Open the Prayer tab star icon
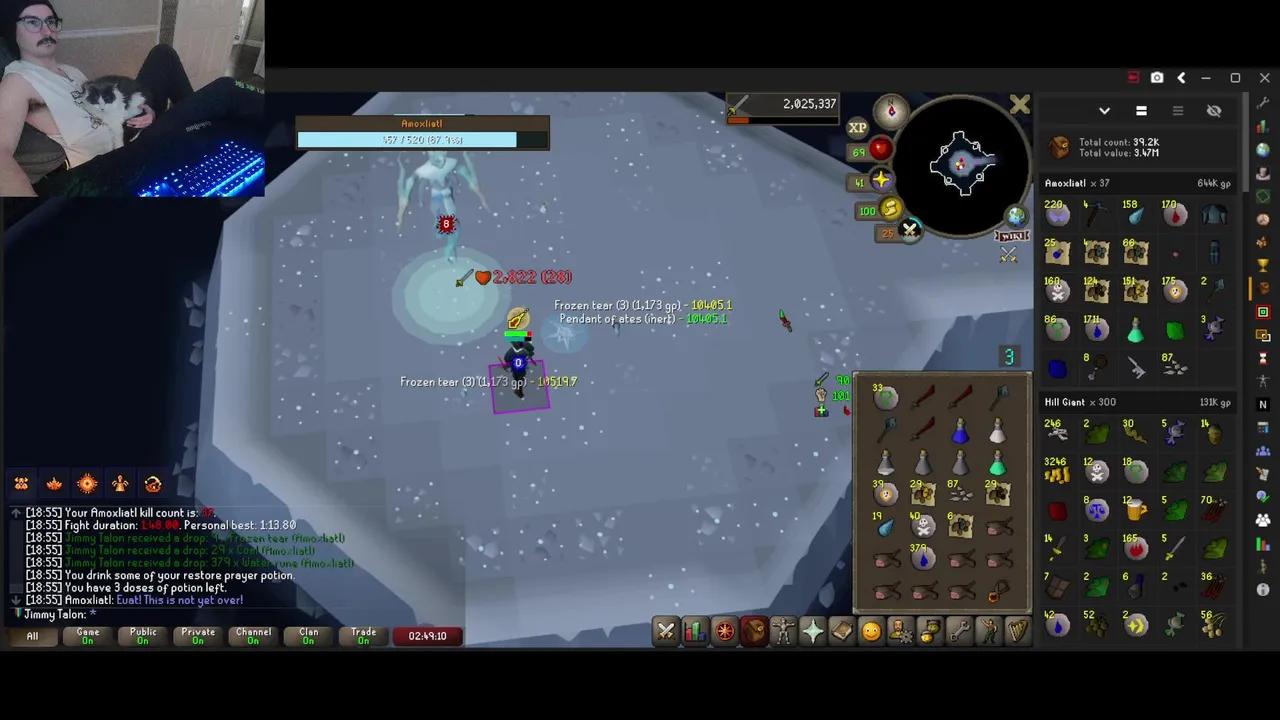This screenshot has height=720, width=1280. click(812, 631)
